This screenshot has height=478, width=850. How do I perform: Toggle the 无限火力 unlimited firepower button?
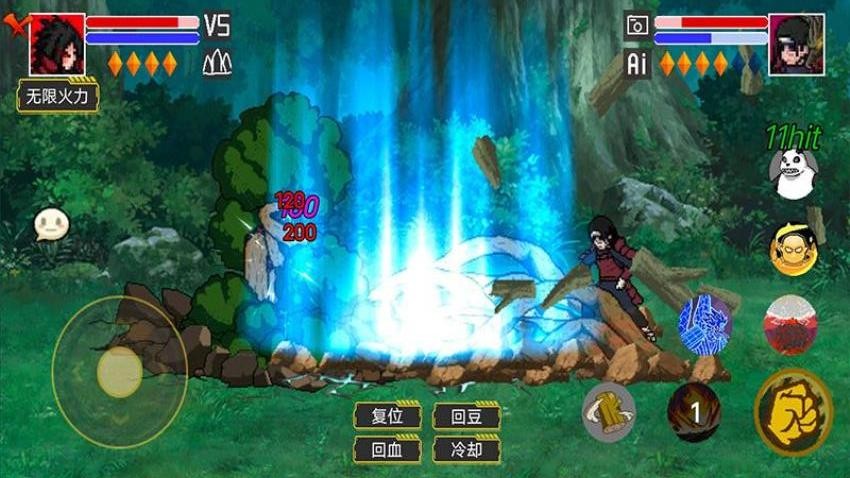click(58, 97)
